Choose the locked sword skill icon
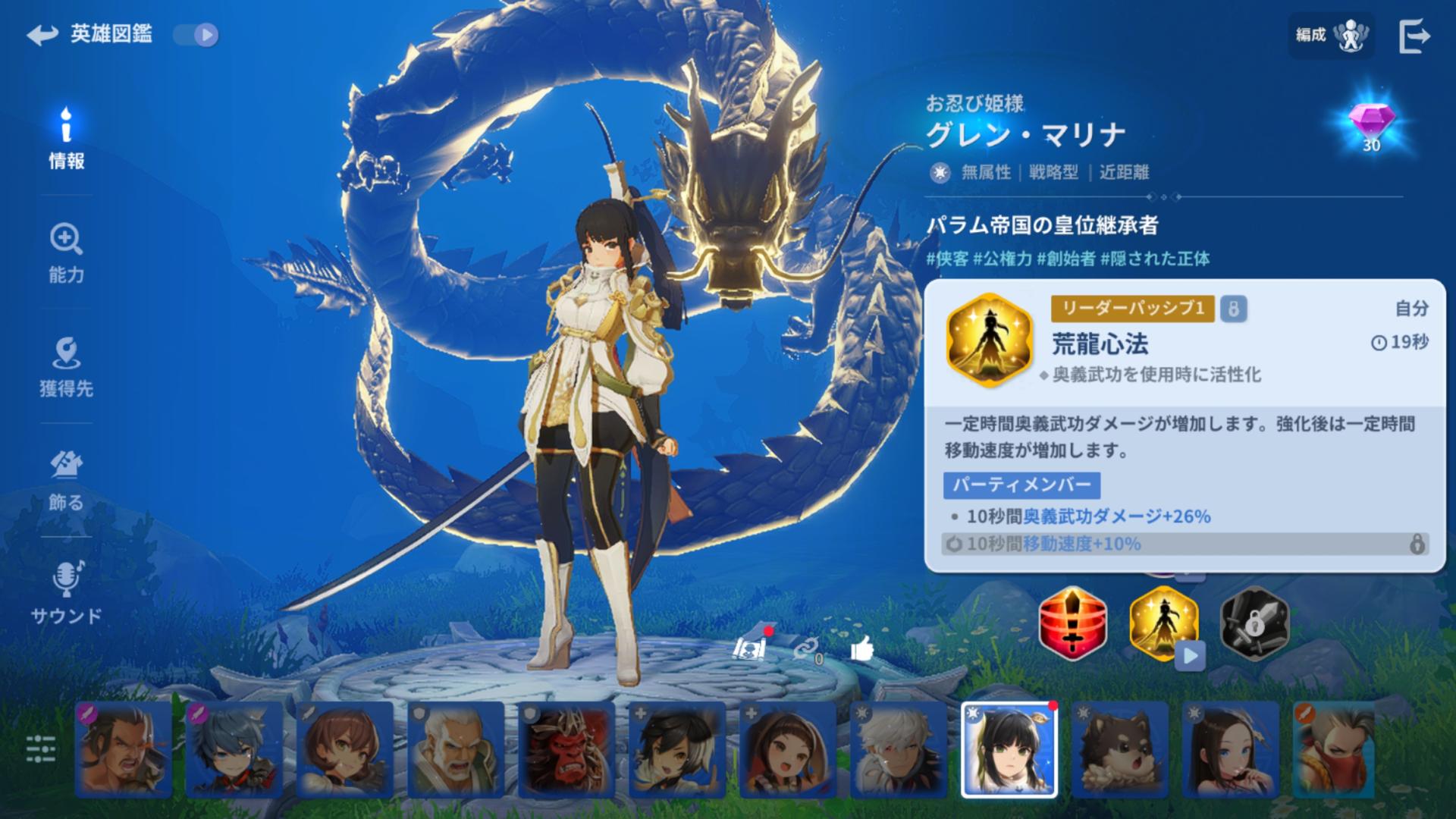Viewport: 1456px width, 819px height. [x=1254, y=623]
